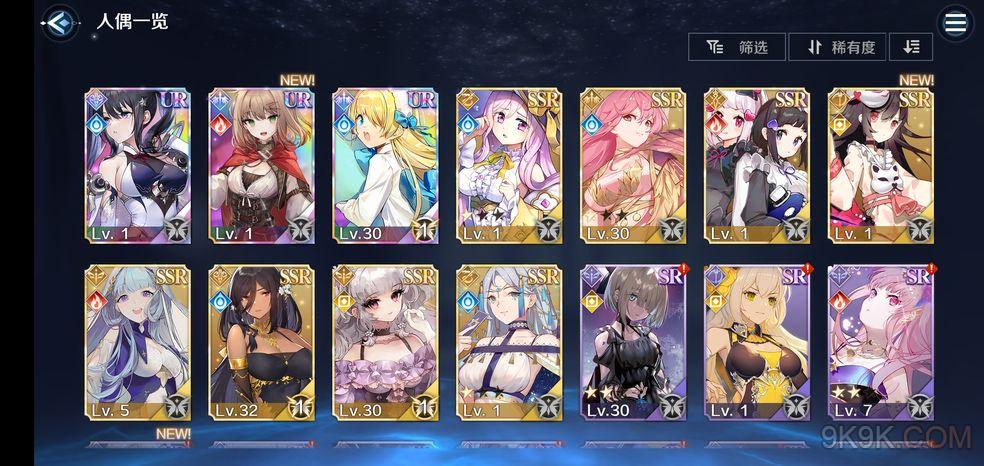Open the Lv. 5 SSR doll card
Image resolution: width=984 pixels, height=466 pixels.
click(138, 342)
